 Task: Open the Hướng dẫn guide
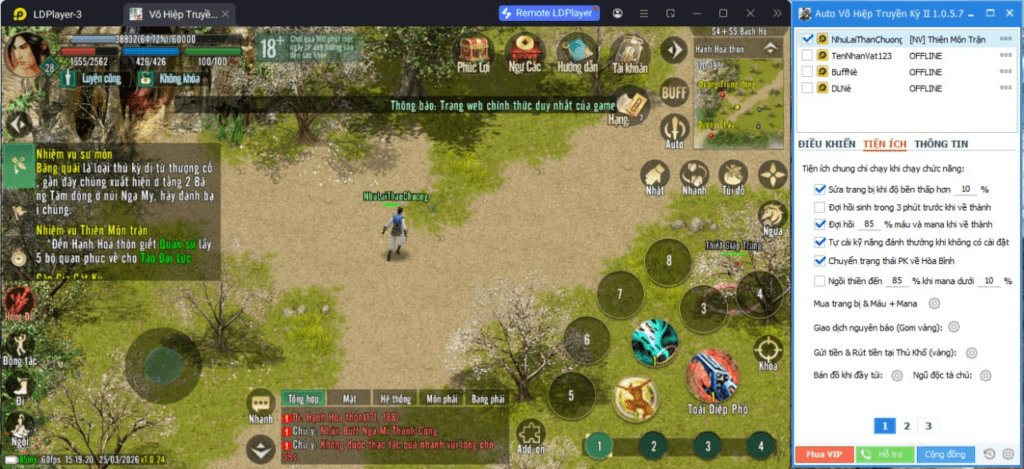[576, 53]
